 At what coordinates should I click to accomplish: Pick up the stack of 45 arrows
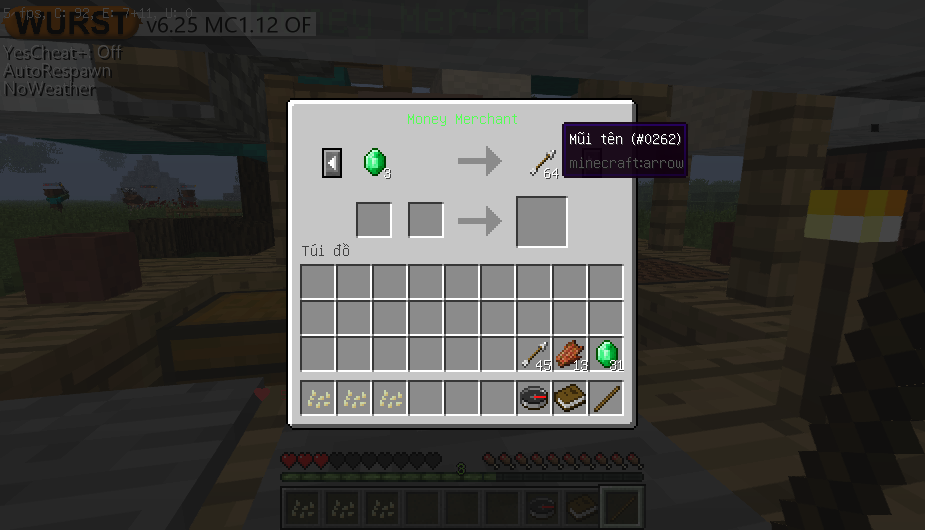[x=534, y=354]
